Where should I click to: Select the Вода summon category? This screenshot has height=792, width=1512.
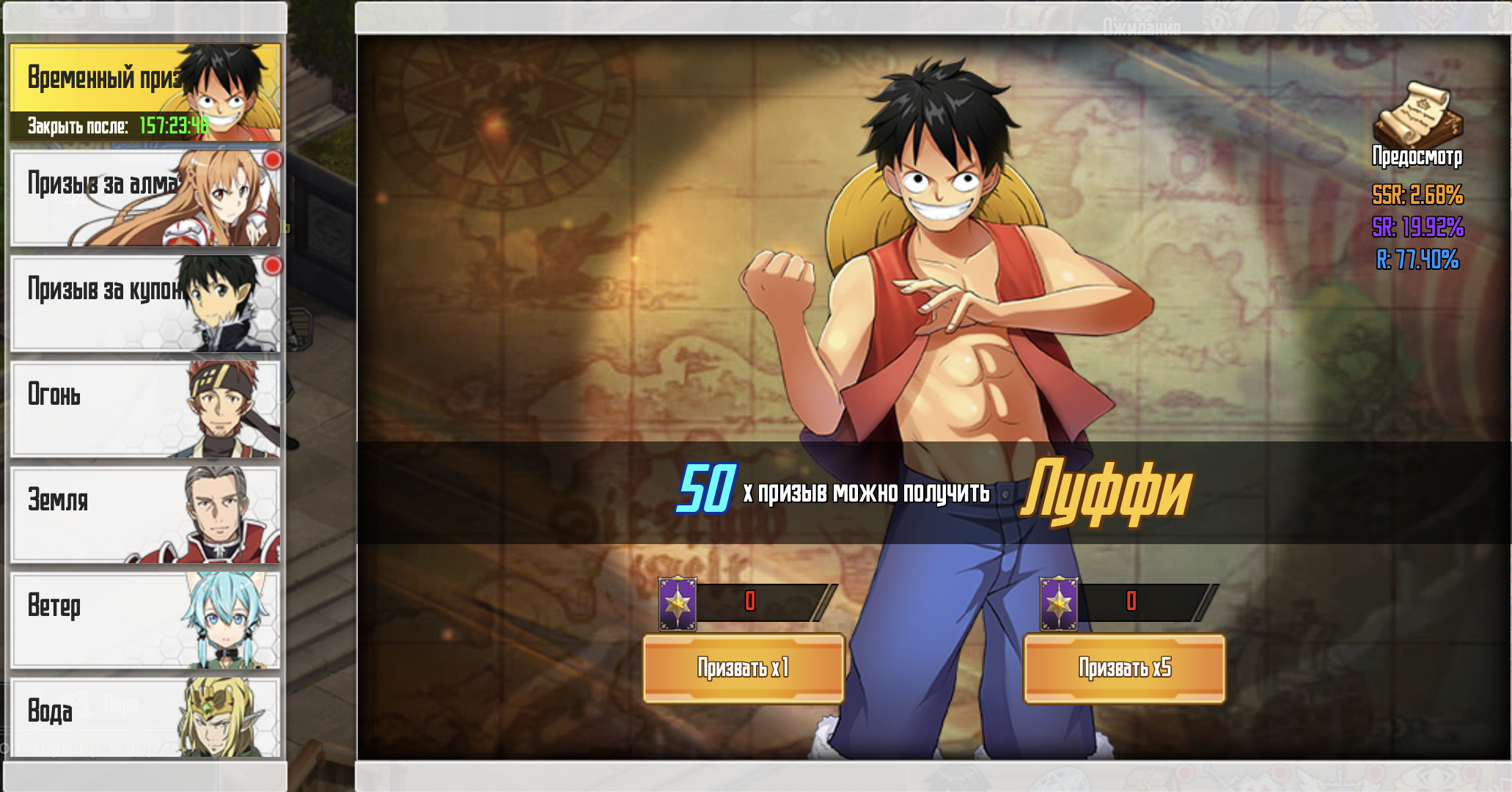click(x=145, y=717)
